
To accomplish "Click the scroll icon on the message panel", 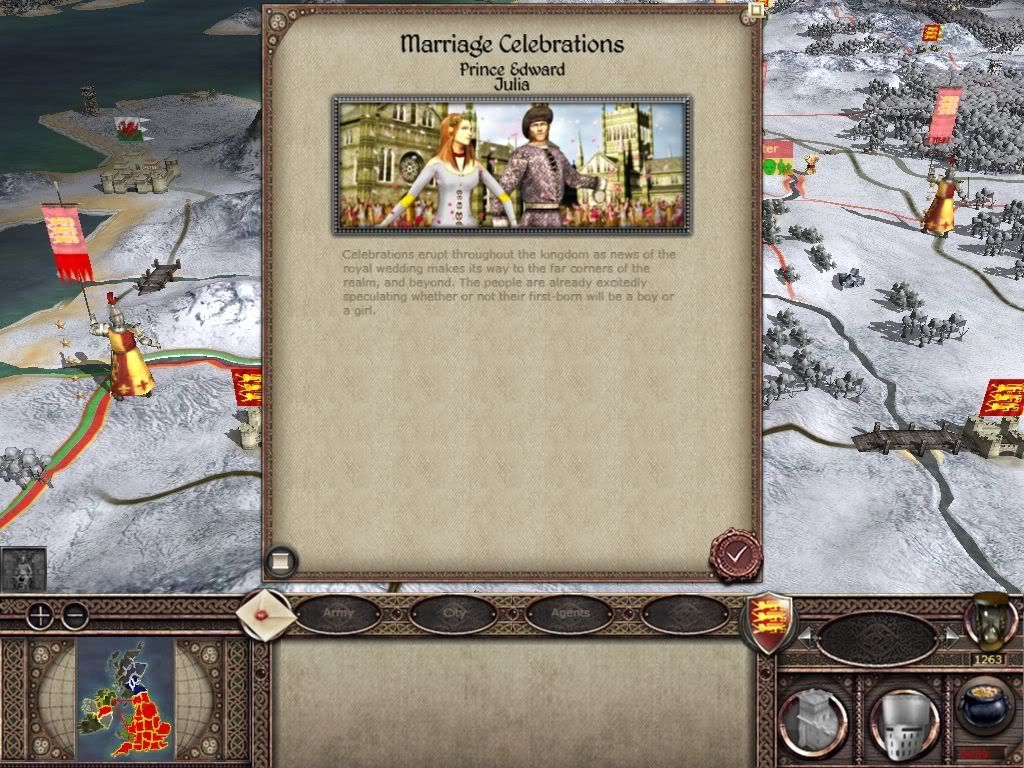I will [x=282, y=561].
